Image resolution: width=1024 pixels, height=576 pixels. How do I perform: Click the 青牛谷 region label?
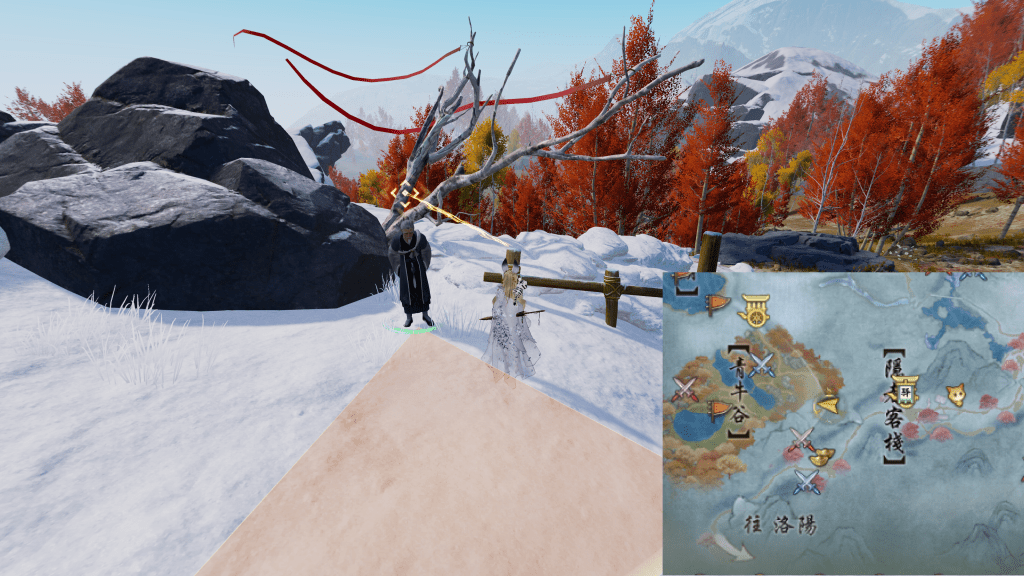point(739,391)
